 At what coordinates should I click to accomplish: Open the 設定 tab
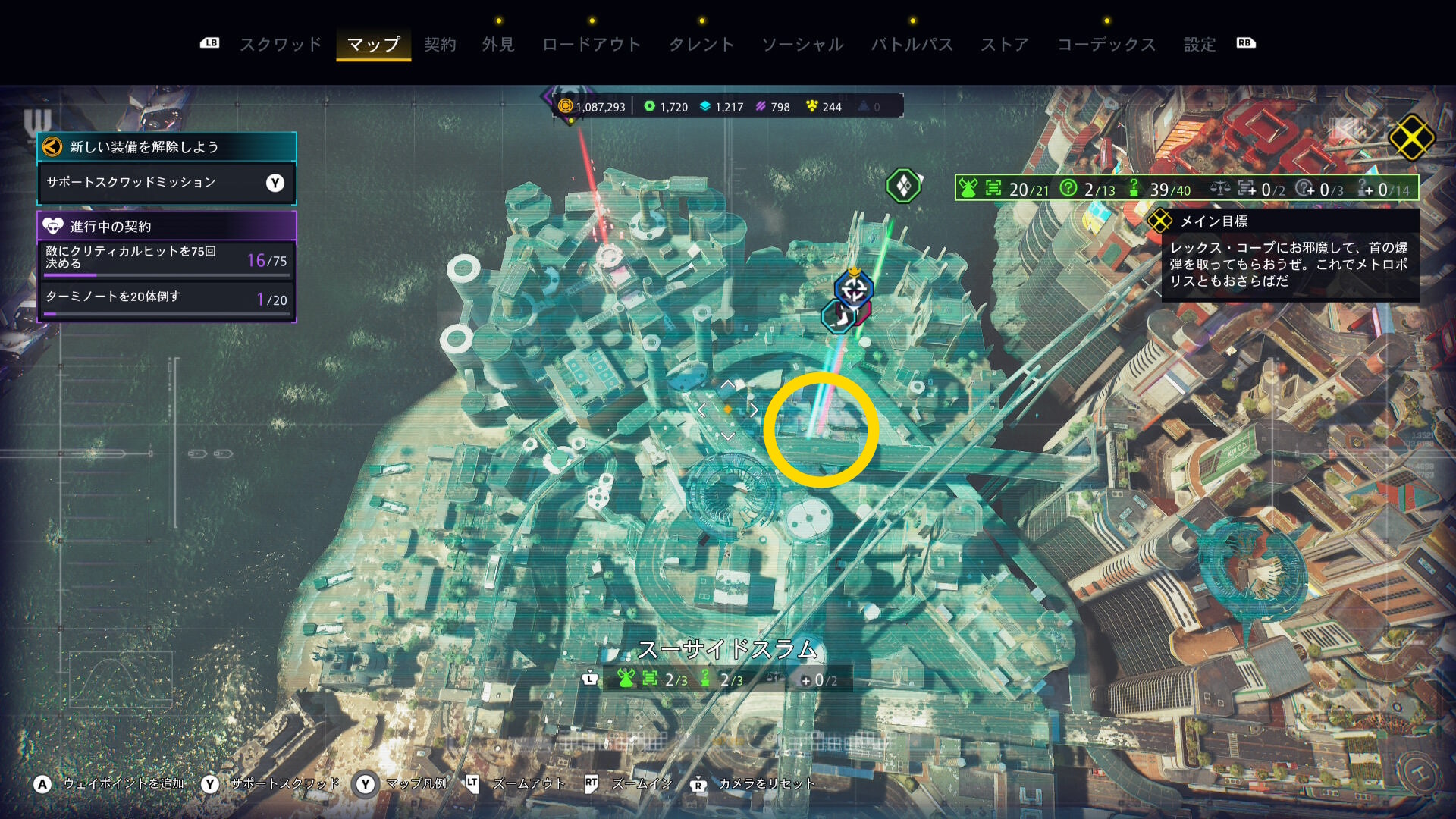pyautogui.click(x=1200, y=45)
